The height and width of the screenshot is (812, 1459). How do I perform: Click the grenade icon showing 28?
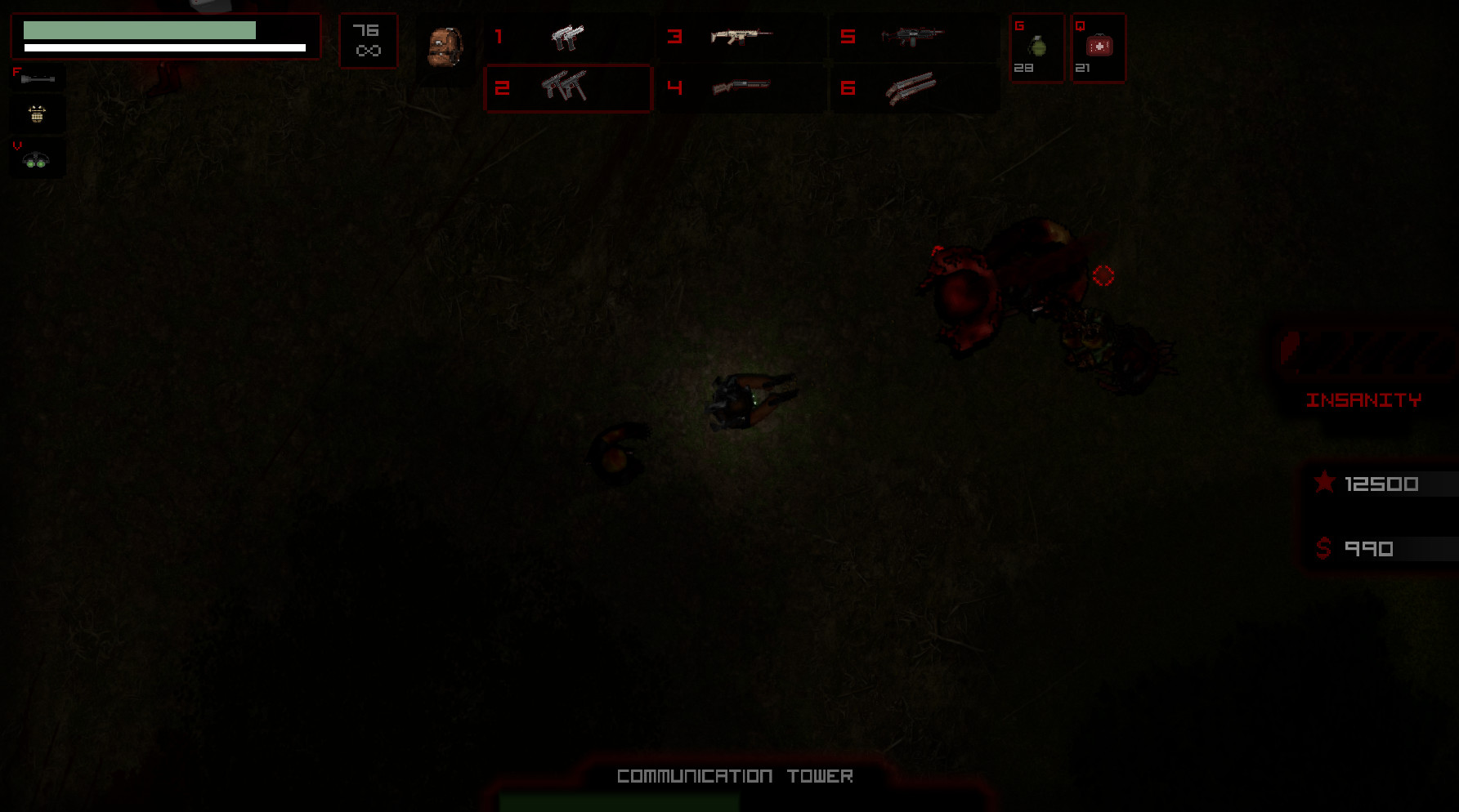coord(1036,47)
